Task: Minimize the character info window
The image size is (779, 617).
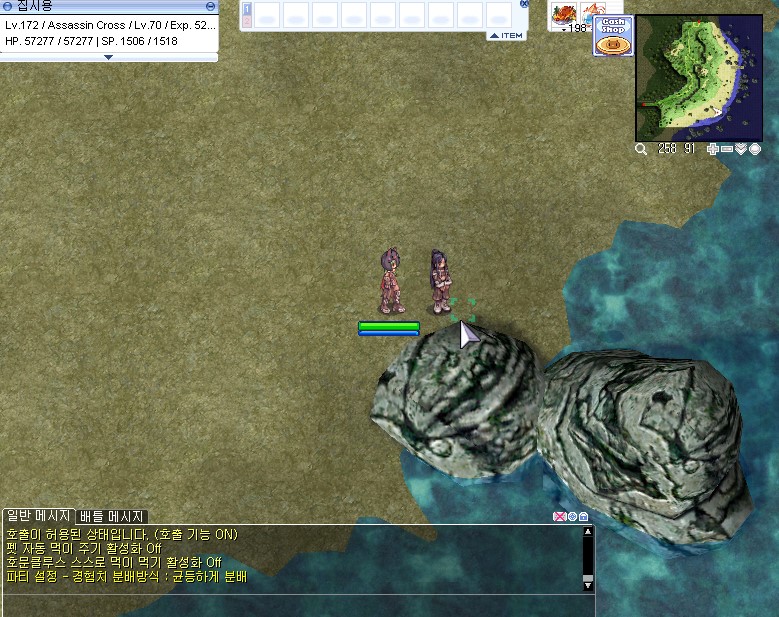Action: point(210,6)
